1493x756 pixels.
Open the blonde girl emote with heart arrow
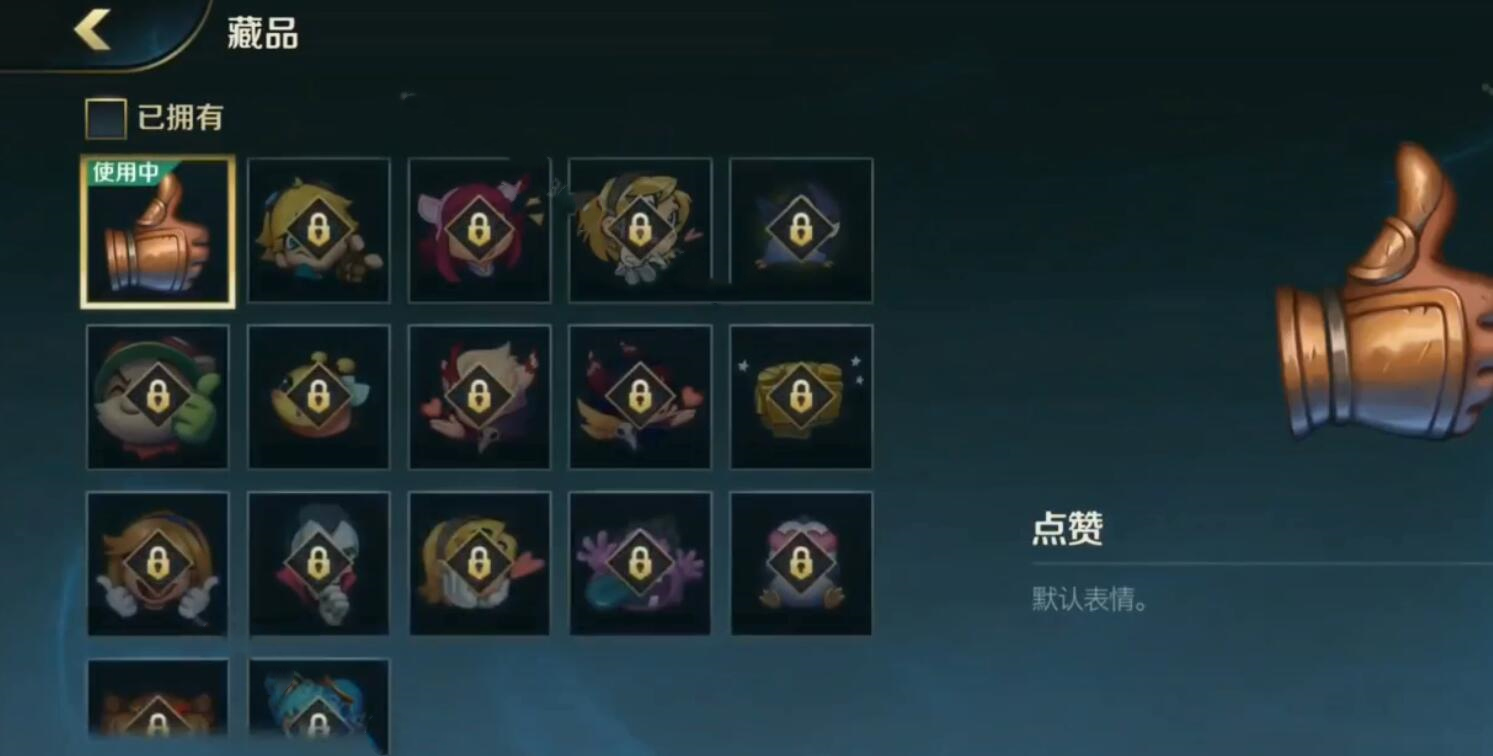pyautogui.click(x=478, y=563)
